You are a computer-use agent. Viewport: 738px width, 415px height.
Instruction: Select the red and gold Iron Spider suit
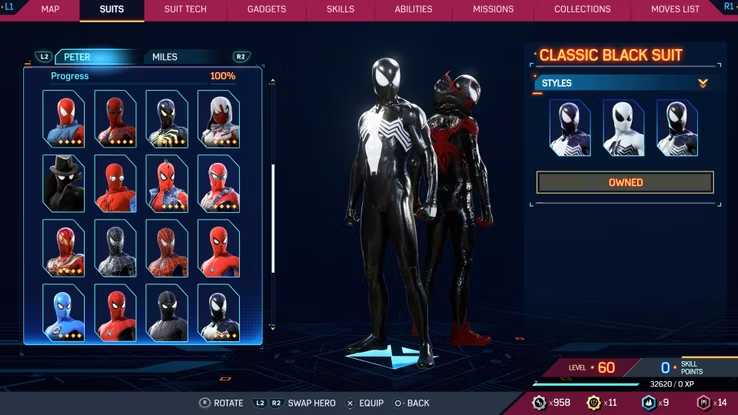pyautogui.click(x=63, y=247)
